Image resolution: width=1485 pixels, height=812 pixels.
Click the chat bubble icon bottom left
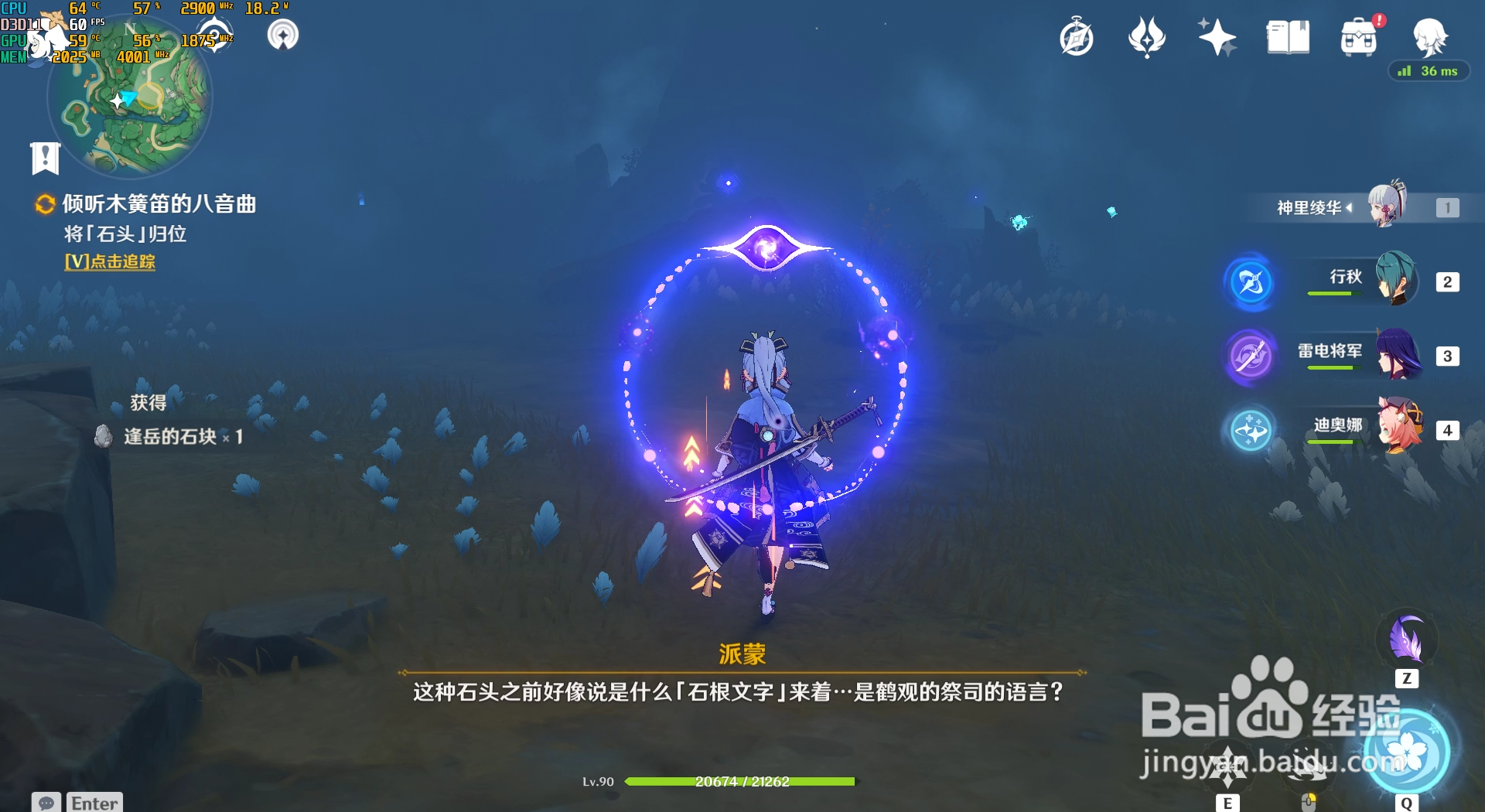[46, 802]
